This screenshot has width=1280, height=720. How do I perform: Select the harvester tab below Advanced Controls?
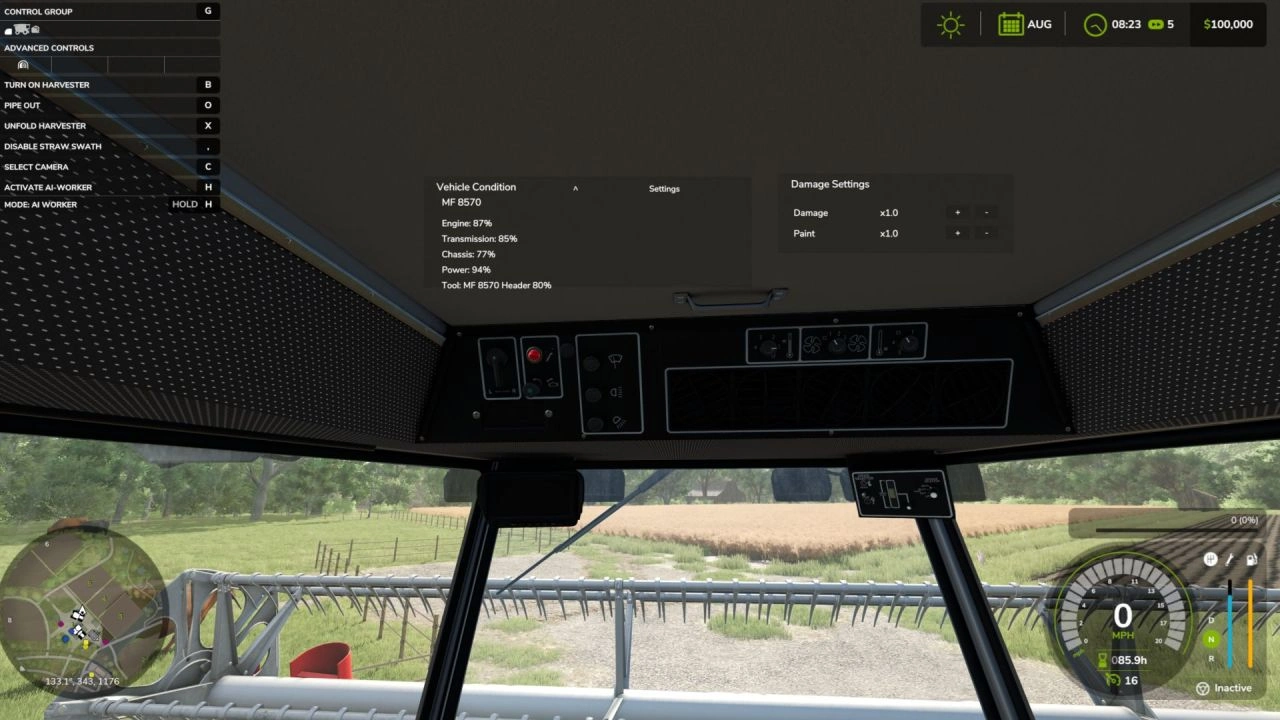click(22, 65)
